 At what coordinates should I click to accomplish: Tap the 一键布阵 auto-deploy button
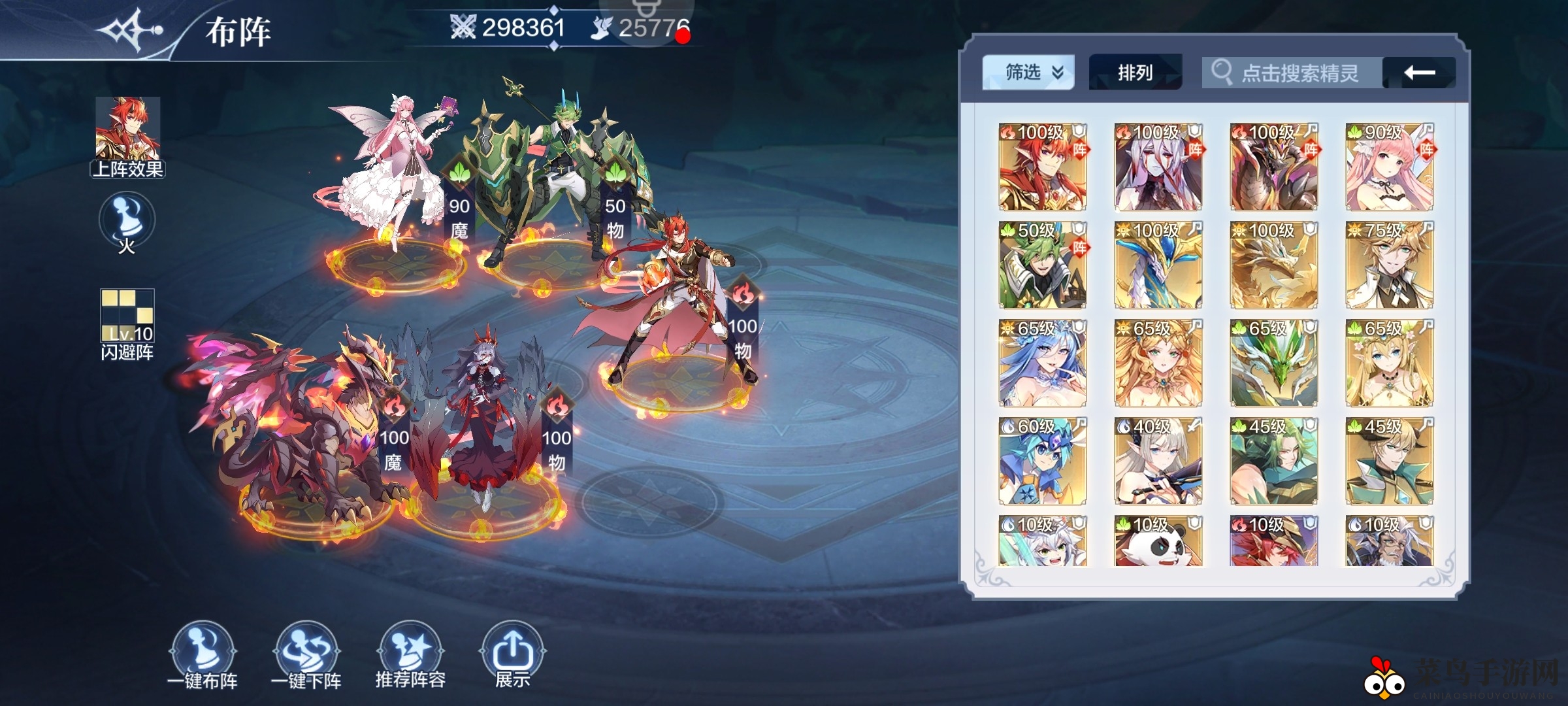(204, 650)
